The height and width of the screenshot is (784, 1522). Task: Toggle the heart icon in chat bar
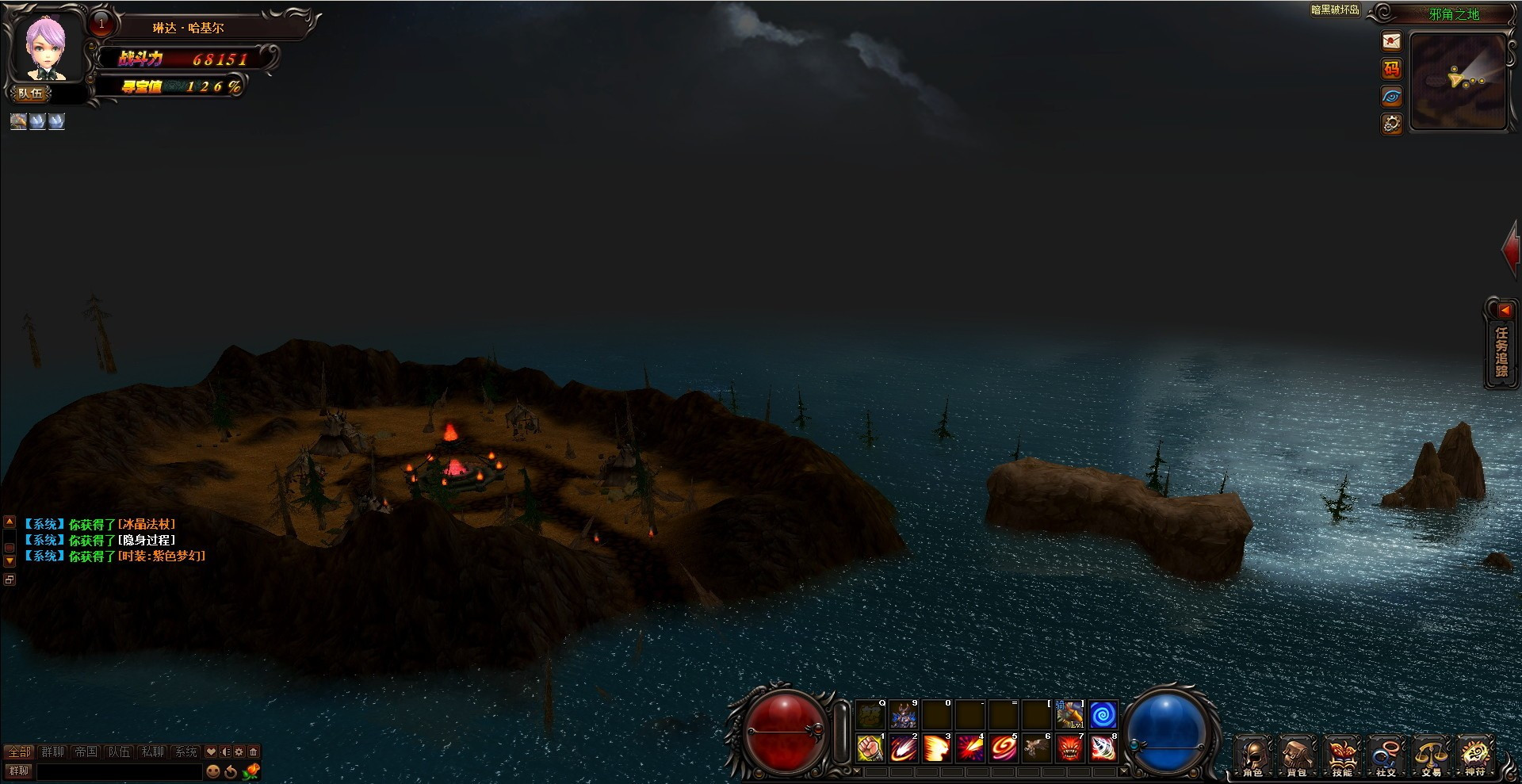click(x=211, y=751)
